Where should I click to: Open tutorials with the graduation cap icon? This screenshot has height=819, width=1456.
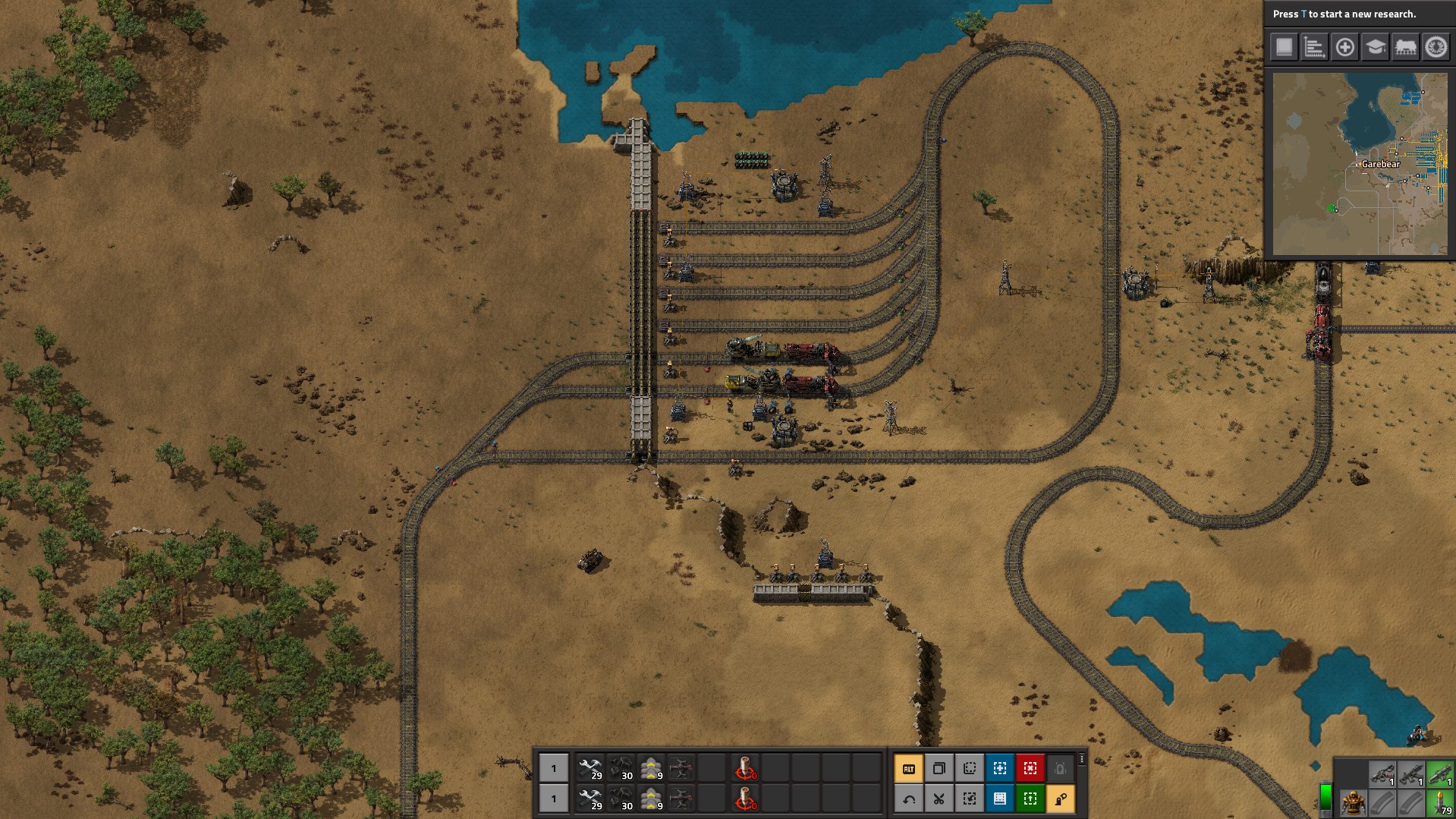coord(1375,47)
